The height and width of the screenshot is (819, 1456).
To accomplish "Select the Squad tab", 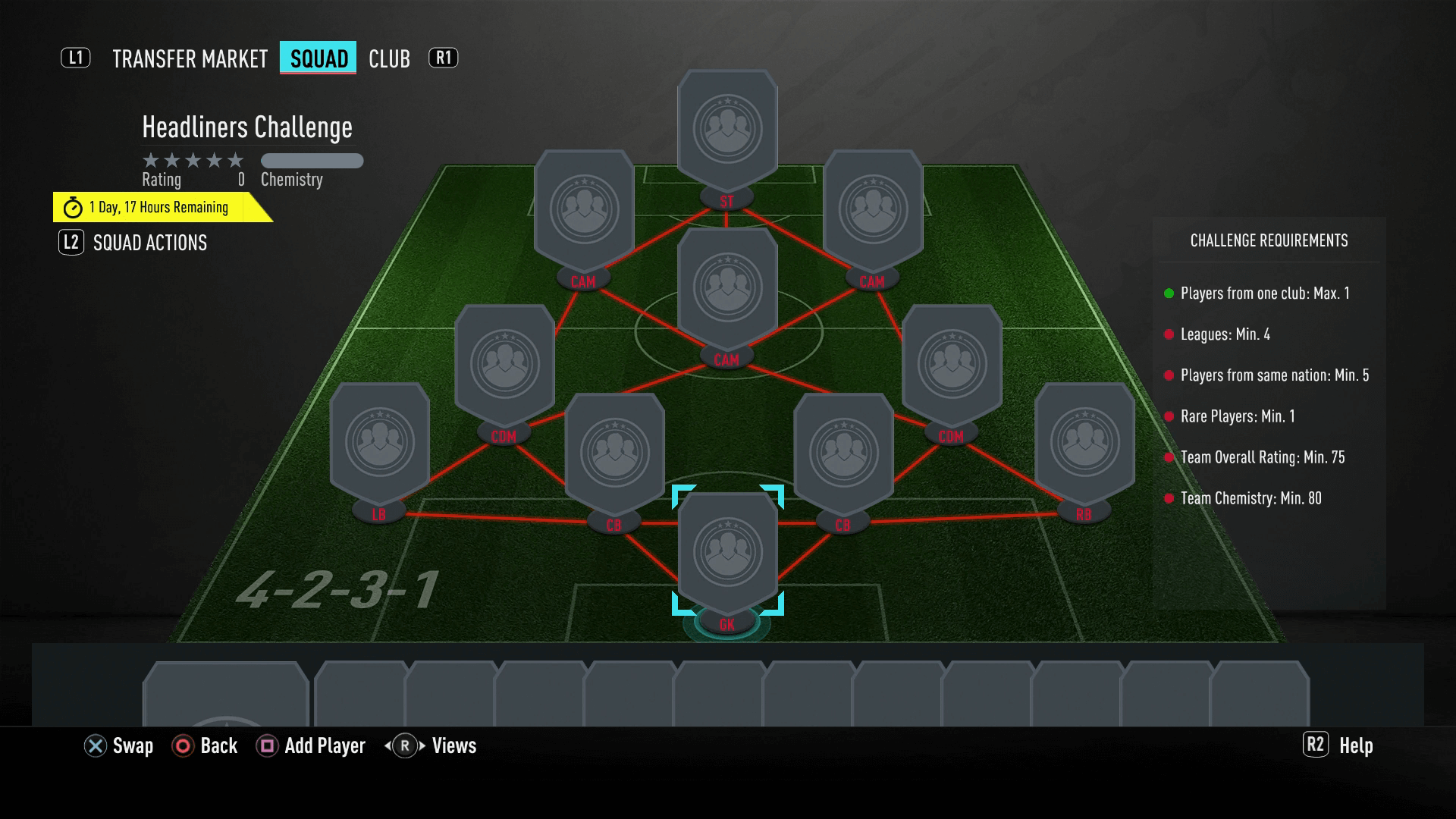I will click(318, 58).
